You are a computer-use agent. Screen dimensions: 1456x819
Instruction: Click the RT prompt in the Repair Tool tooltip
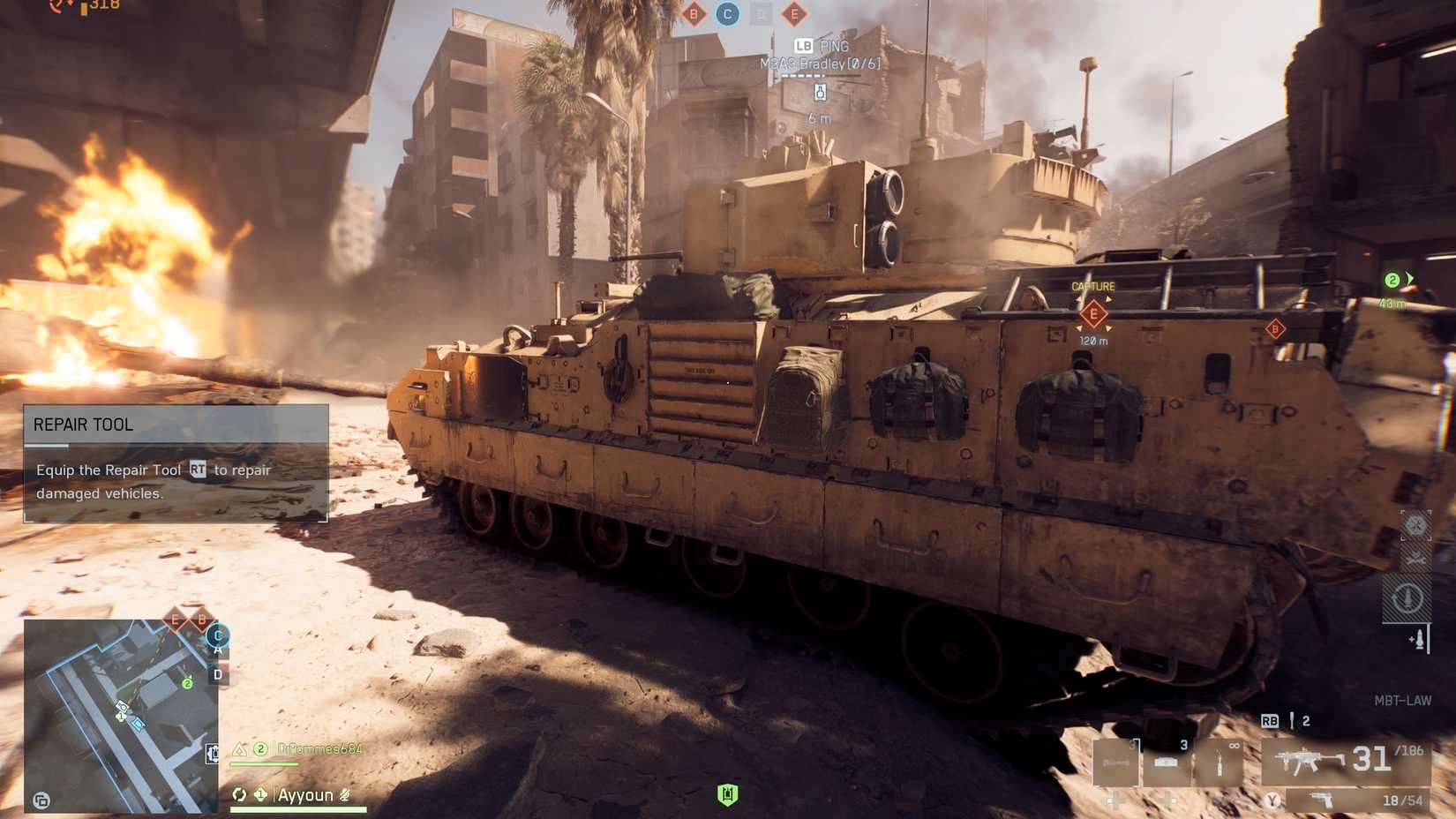coord(200,470)
